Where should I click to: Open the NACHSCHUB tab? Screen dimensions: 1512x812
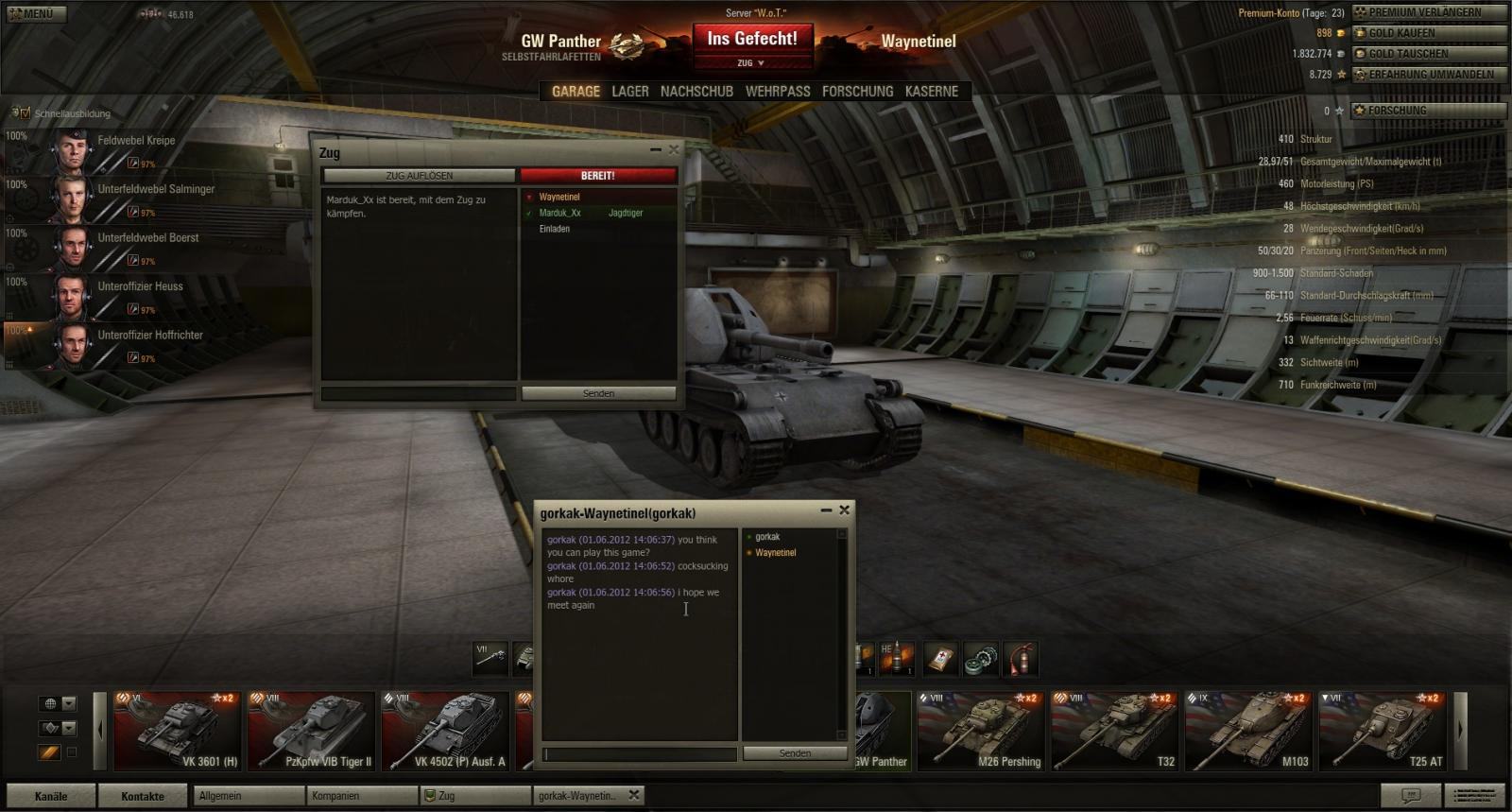[696, 92]
